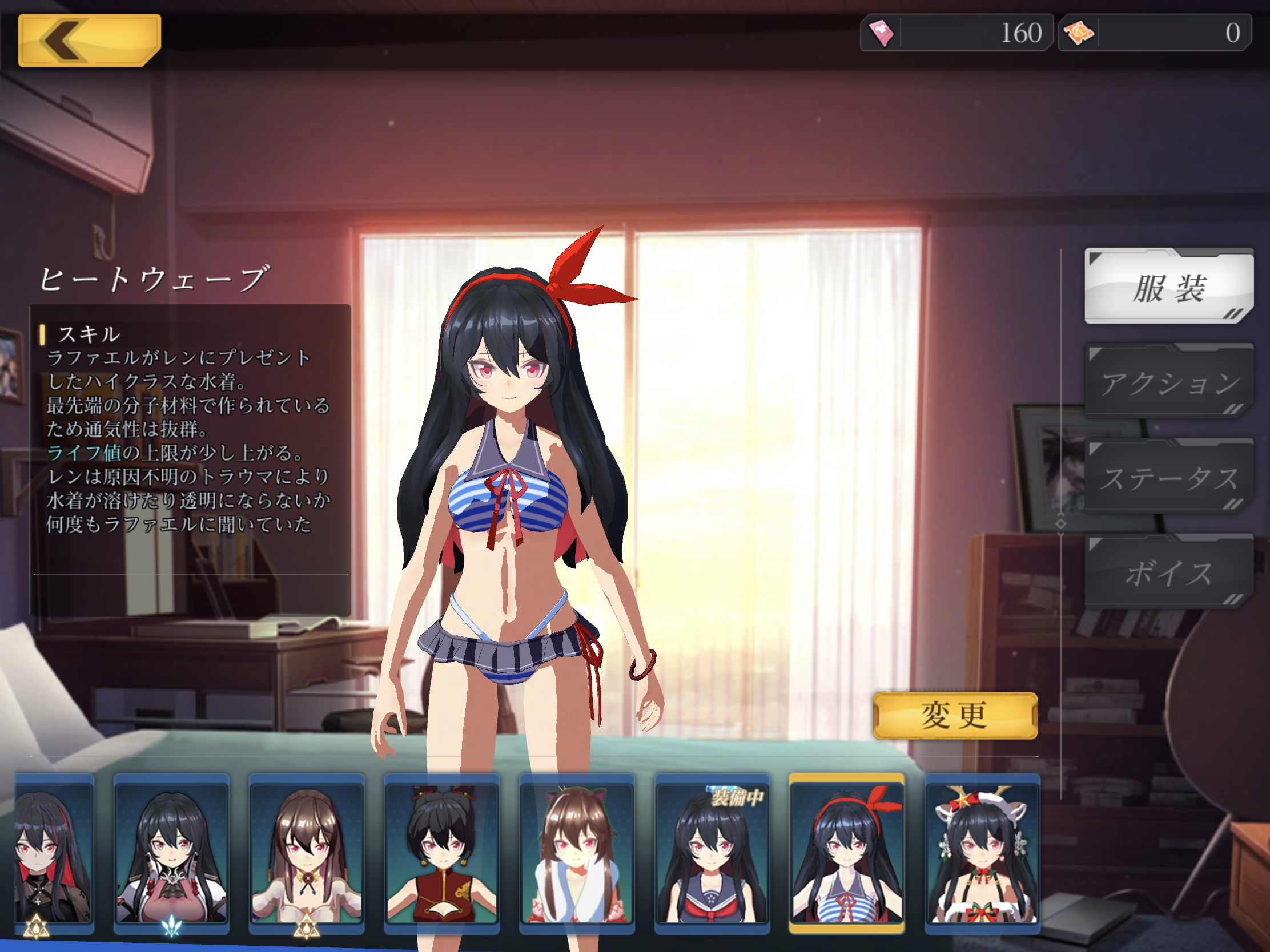
Task: Select the ボイス voice tab
Action: 1168,572
